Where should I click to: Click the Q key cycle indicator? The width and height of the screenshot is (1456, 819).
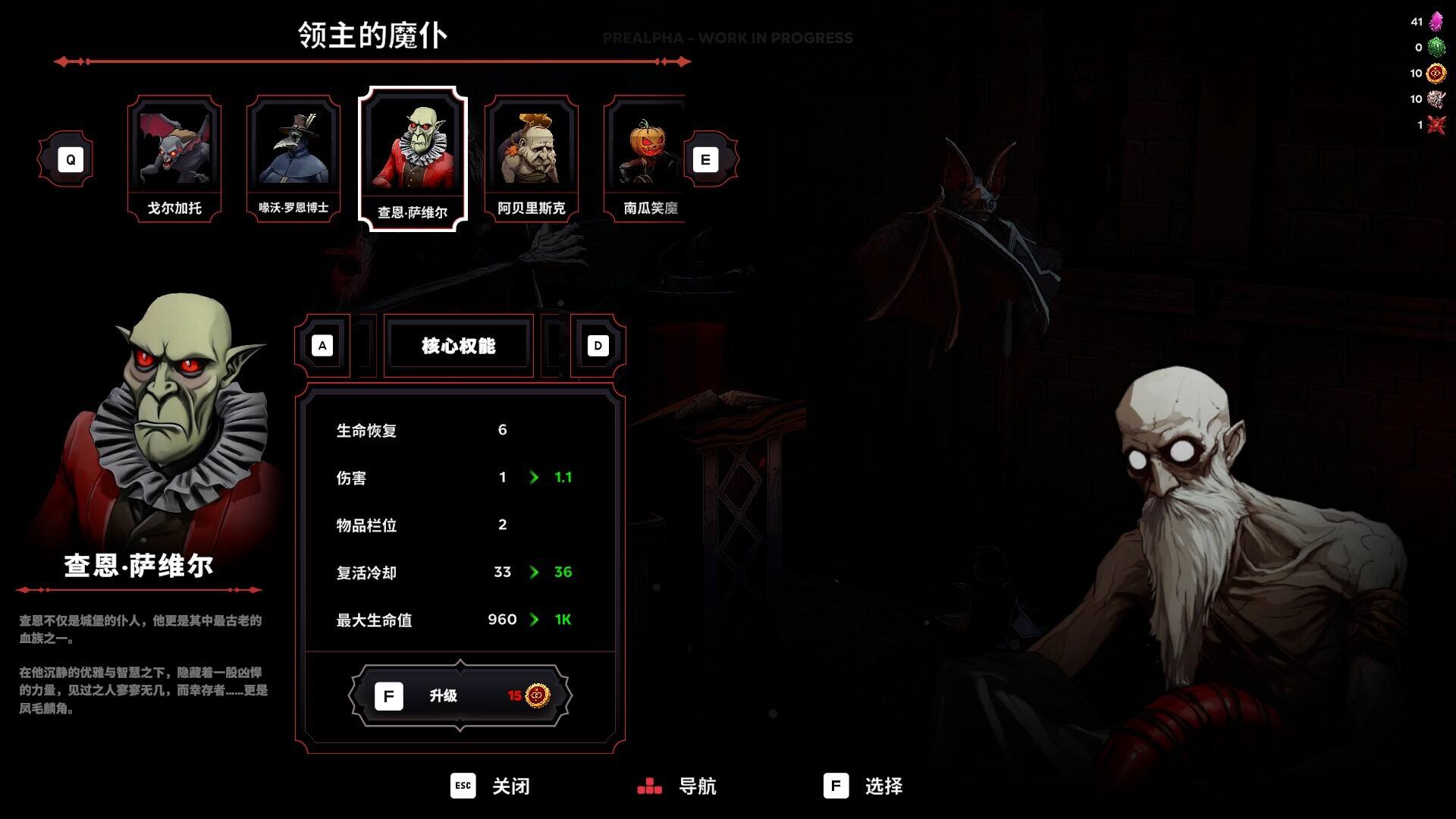pyautogui.click(x=71, y=159)
